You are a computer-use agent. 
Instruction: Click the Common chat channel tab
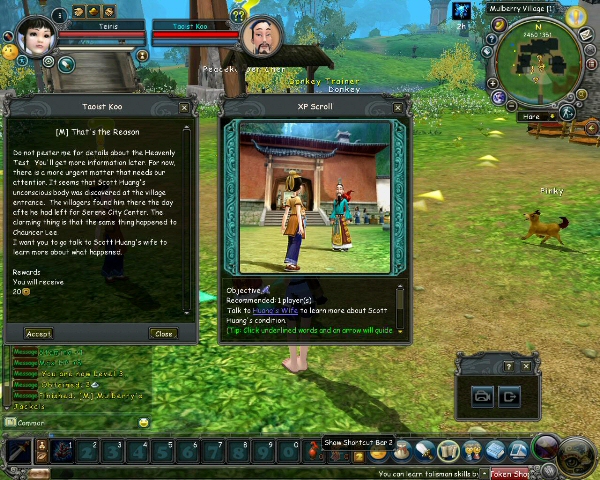click(x=30, y=423)
